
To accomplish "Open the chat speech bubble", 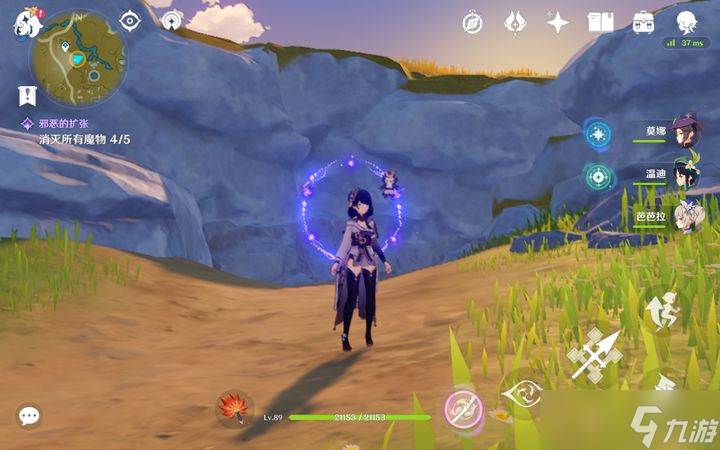I will [28, 415].
